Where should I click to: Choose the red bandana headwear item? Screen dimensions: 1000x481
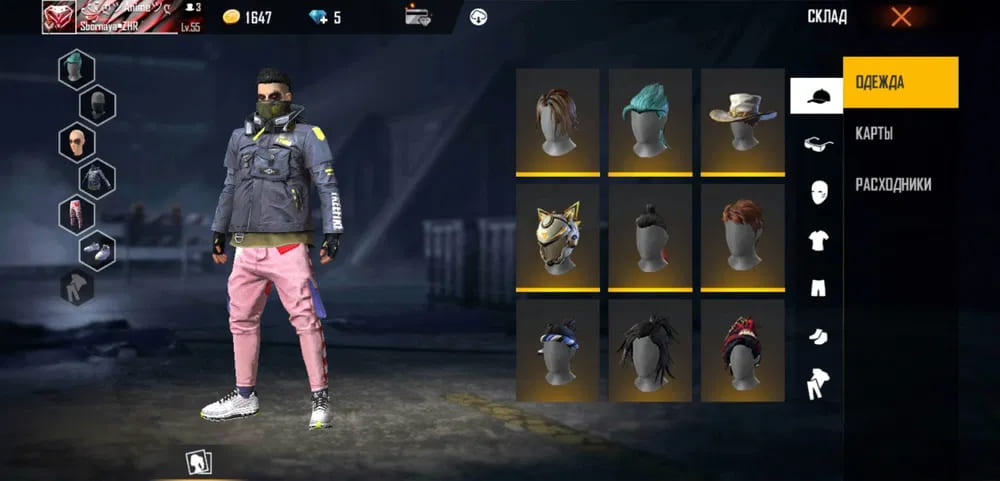click(x=742, y=351)
